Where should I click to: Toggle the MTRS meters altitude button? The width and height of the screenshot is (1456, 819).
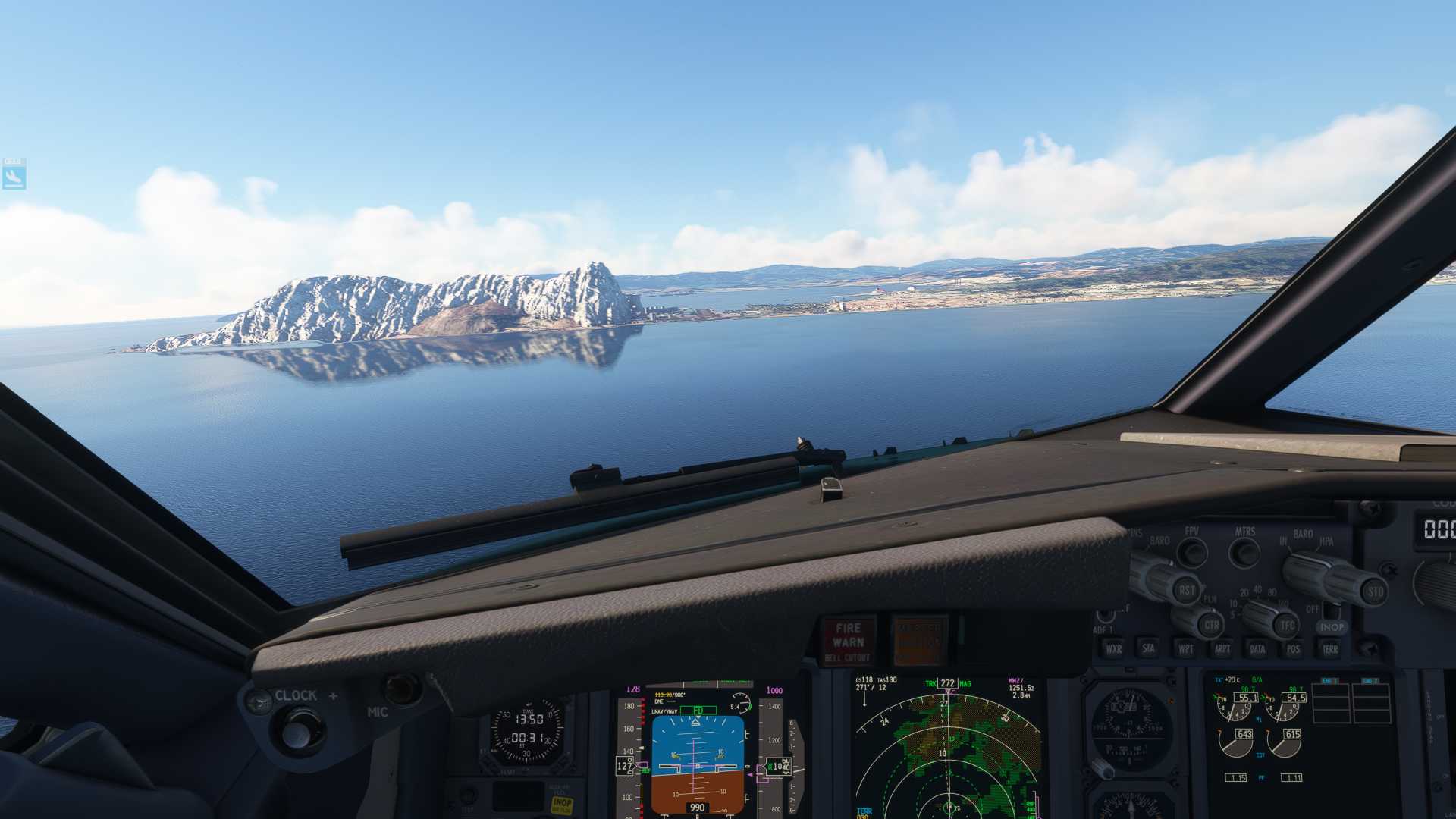point(1244,553)
